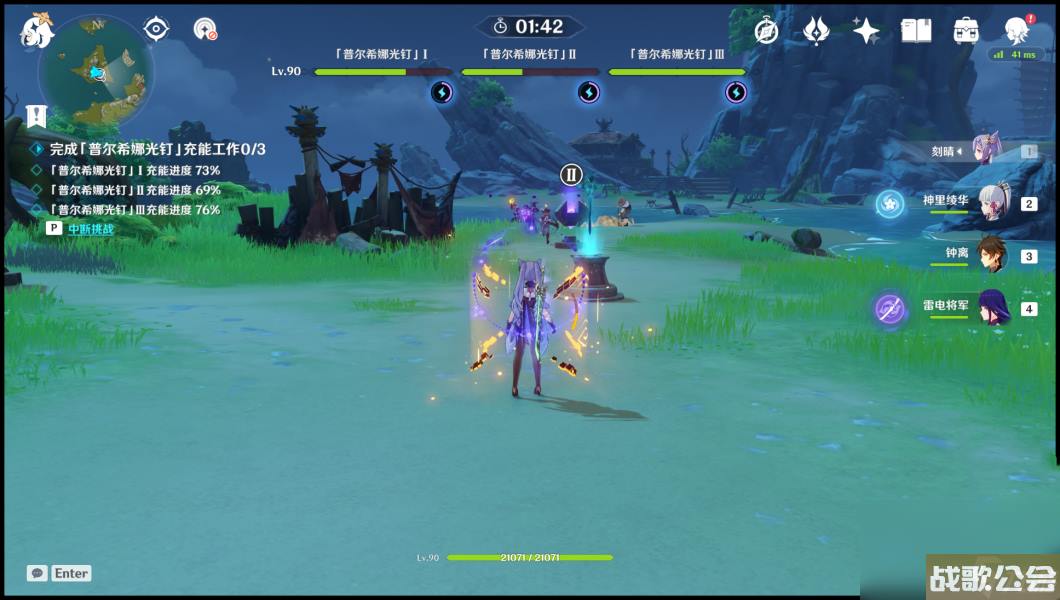Open the character head icon with red alert
The height and width of the screenshot is (600, 1060).
click(1018, 29)
